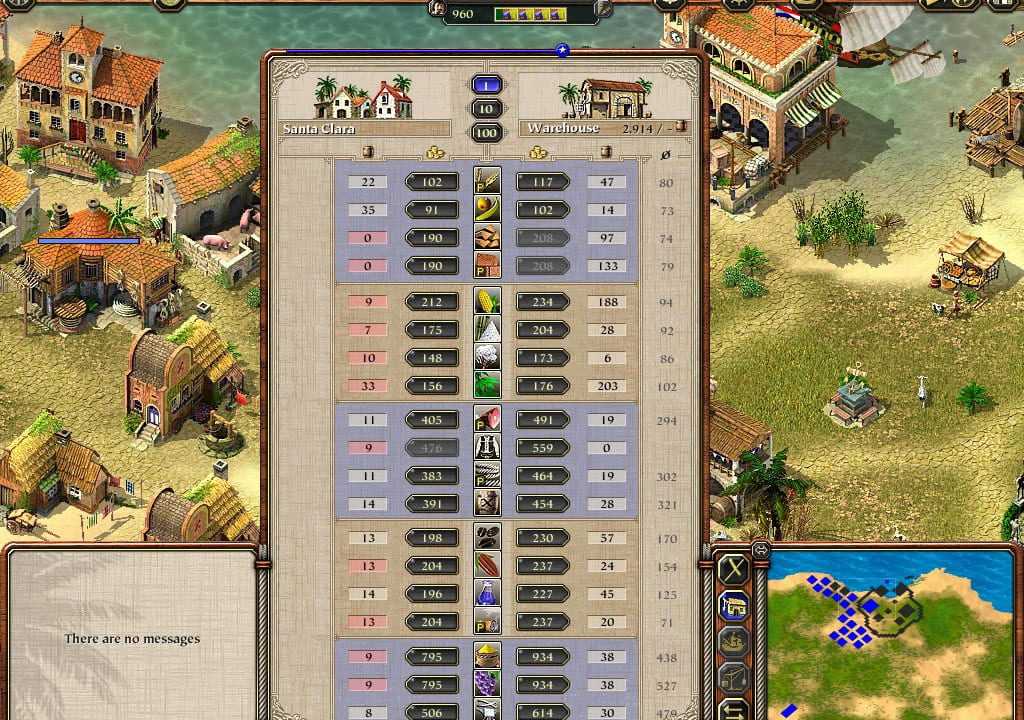Click the warehouse price 464 for rope
This screenshot has height=720, width=1024.
coord(543,477)
